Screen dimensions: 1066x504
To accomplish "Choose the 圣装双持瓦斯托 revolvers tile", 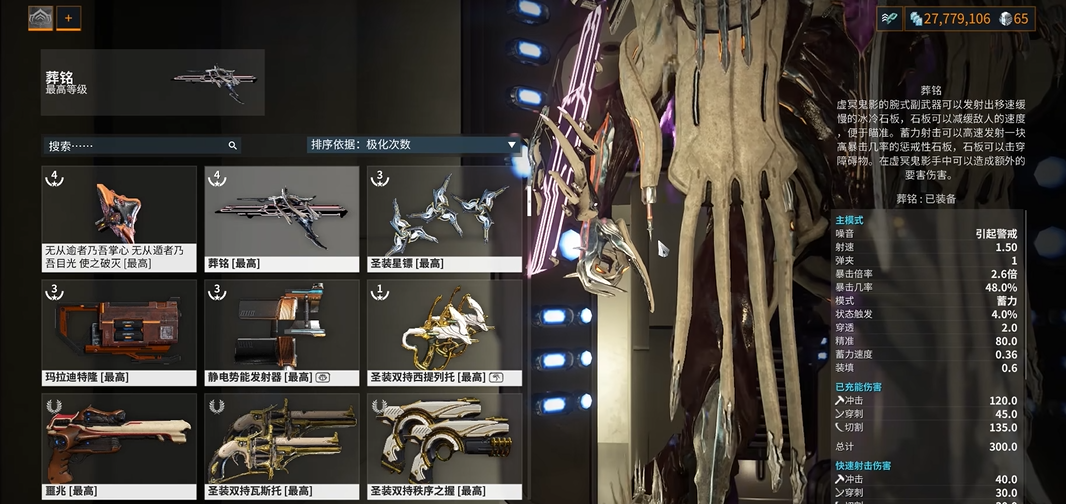I will [x=281, y=446].
